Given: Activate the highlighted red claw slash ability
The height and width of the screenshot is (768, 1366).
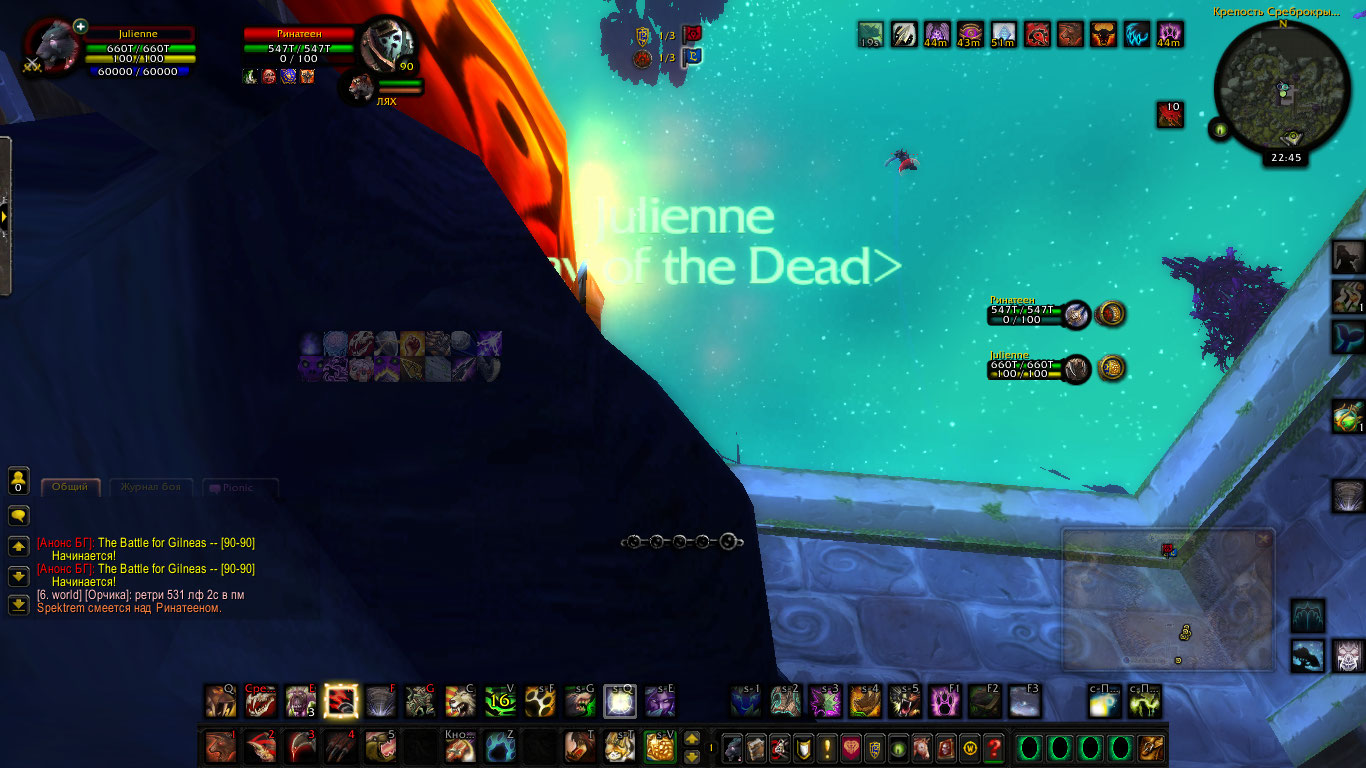Looking at the screenshot, I should 341,701.
